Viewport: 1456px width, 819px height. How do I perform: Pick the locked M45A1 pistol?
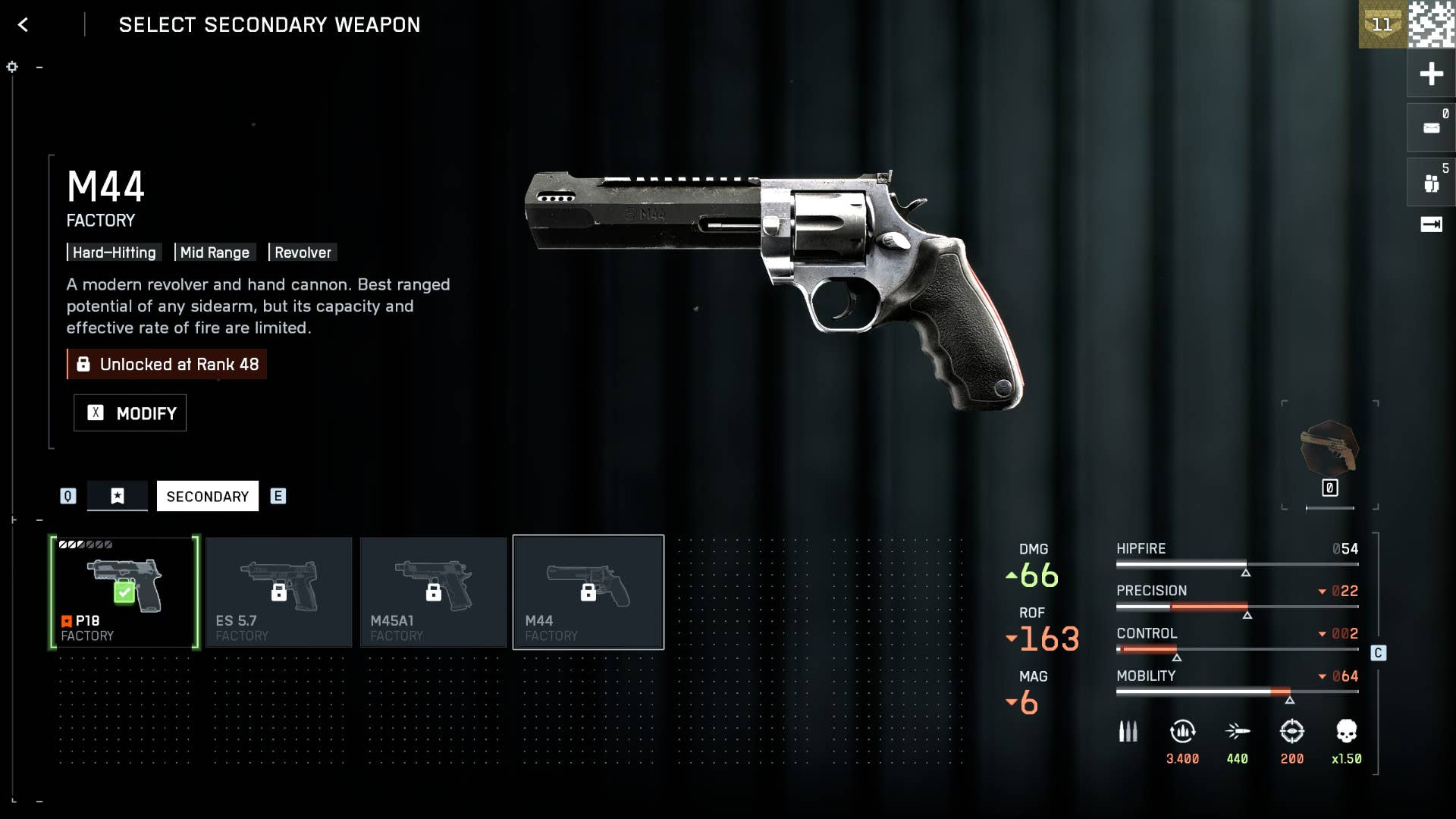(434, 592)
